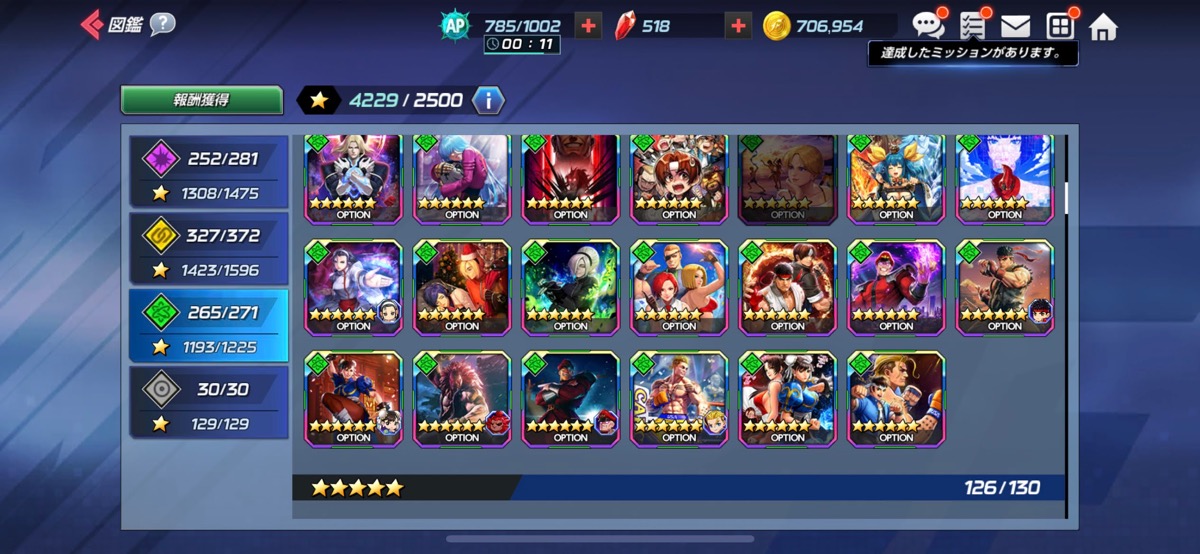Buy more rubies with the plus button

[738, 26]
